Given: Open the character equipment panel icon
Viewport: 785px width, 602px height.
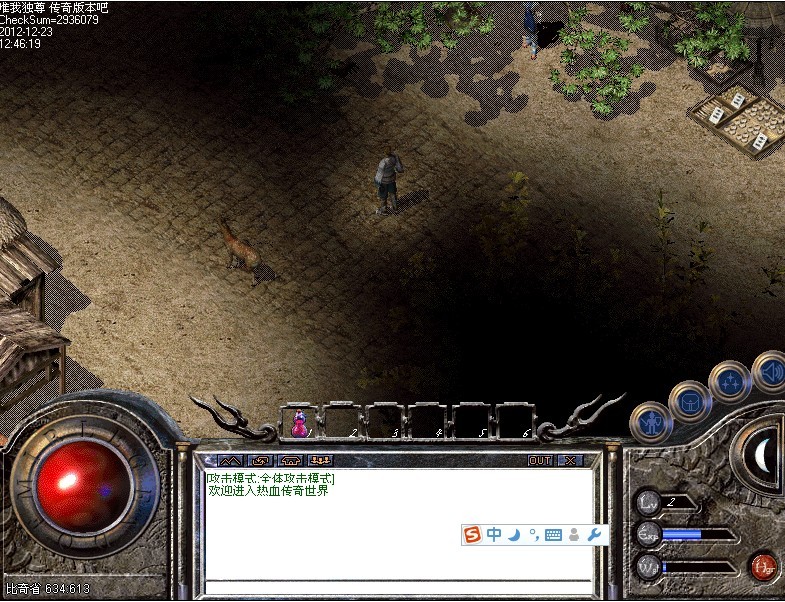Looking at the screenshot, I should [650, 421].
